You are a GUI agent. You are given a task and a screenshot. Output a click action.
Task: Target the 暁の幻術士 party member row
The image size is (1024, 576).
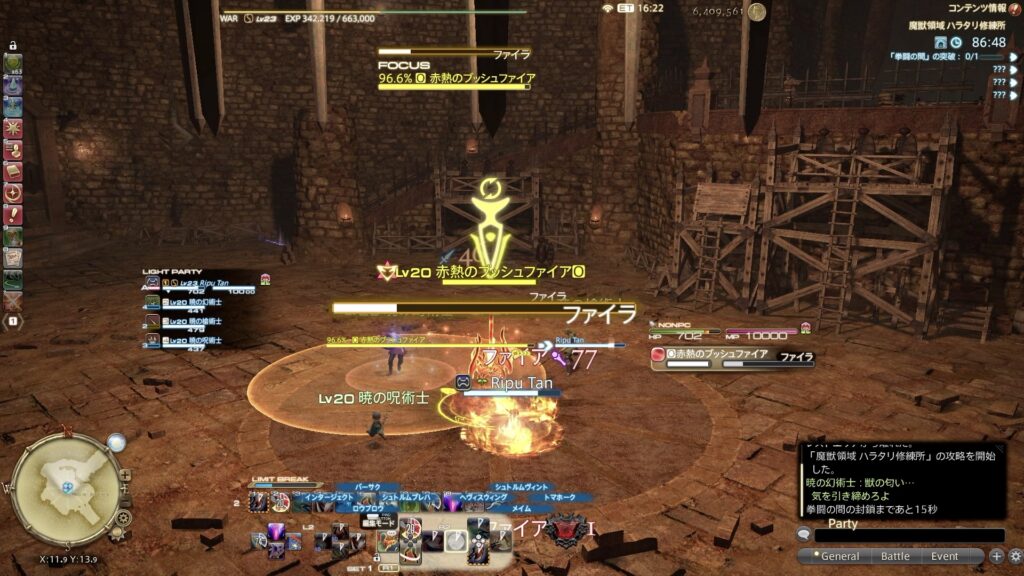coord(200,303)
